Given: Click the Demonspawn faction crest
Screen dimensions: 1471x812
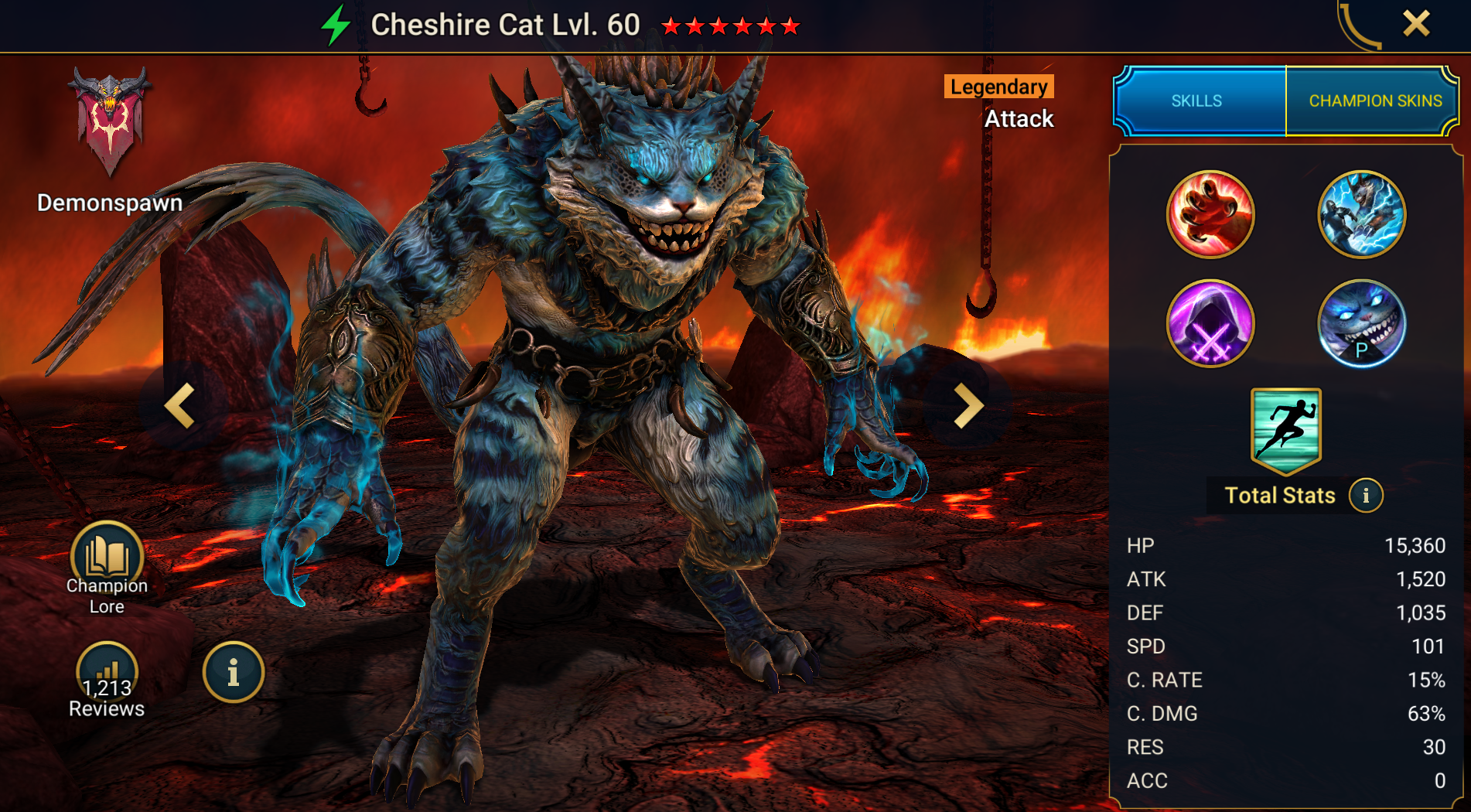Looking at the screenshot, I should tap(109, 120).
